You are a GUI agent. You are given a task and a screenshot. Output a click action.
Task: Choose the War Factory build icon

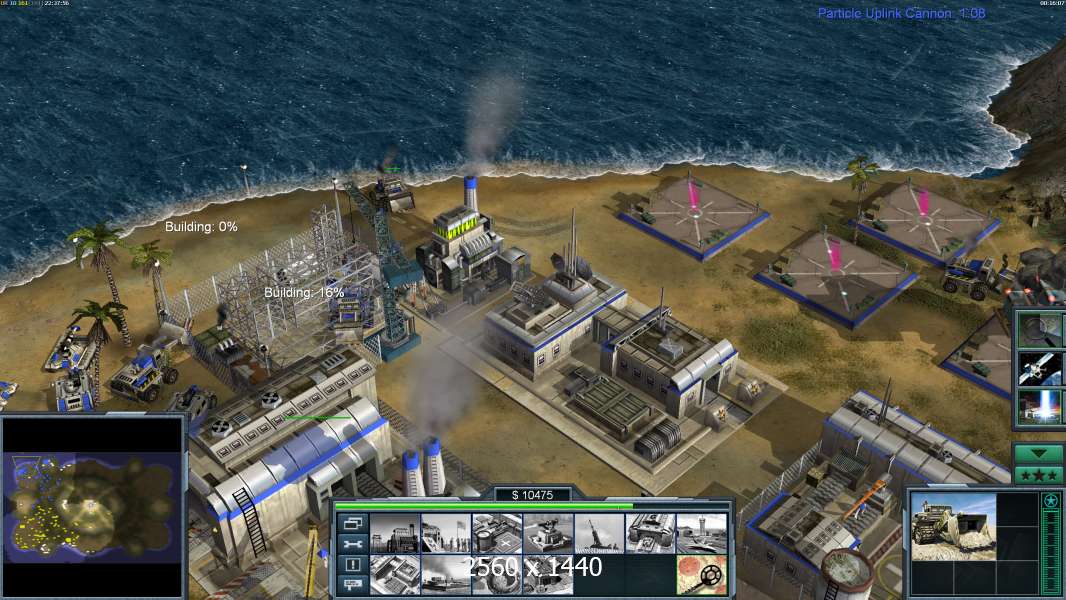pos(649,534)
